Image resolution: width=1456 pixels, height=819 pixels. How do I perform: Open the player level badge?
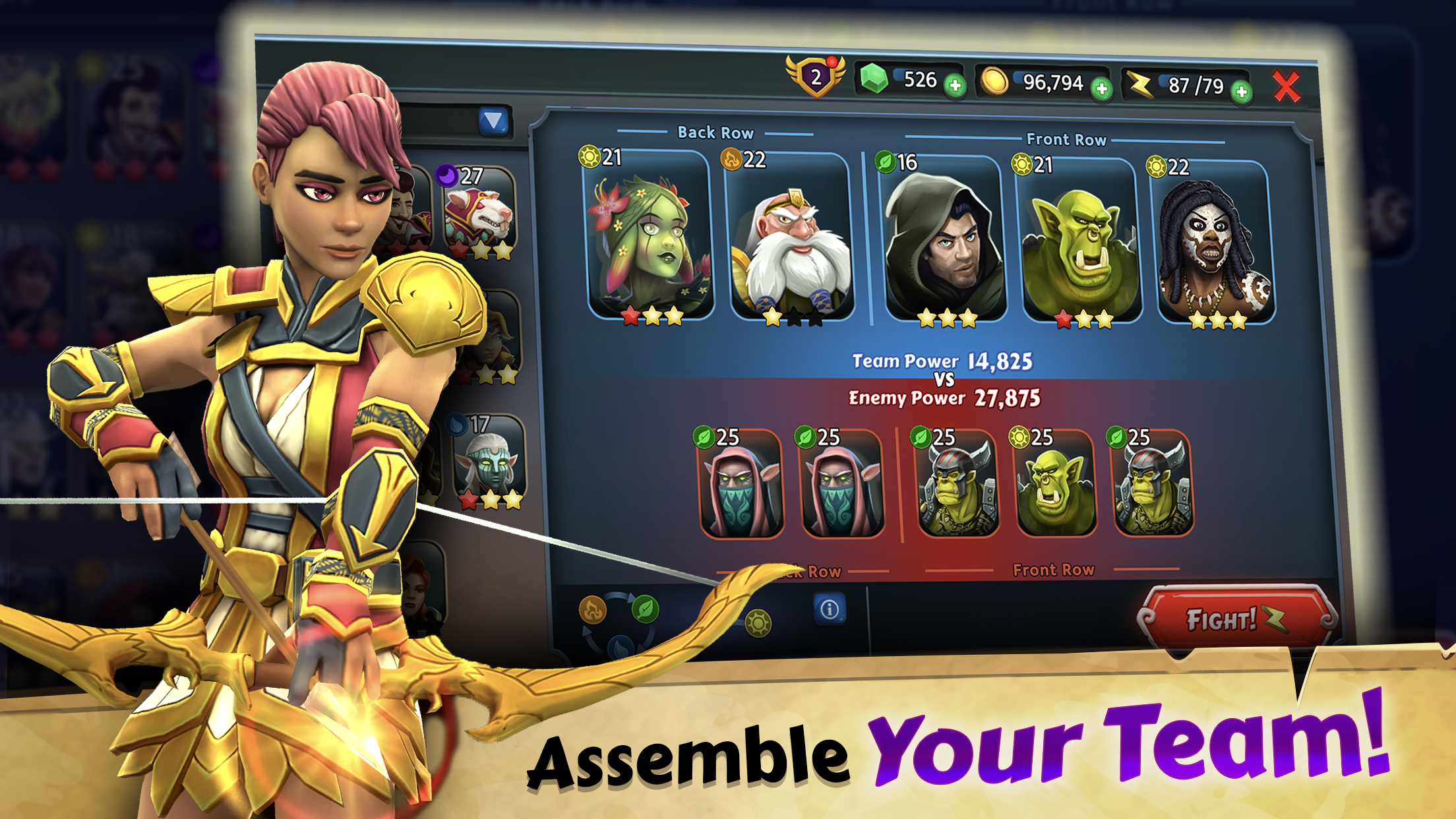[x=817, y=77]
